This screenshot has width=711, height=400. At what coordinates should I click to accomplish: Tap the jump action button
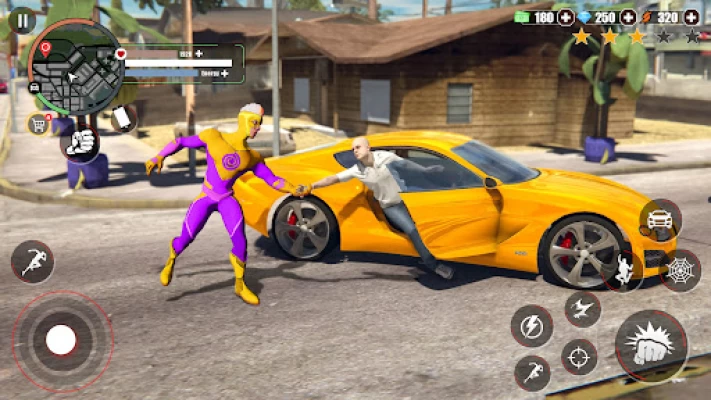(x=622, y=270)
